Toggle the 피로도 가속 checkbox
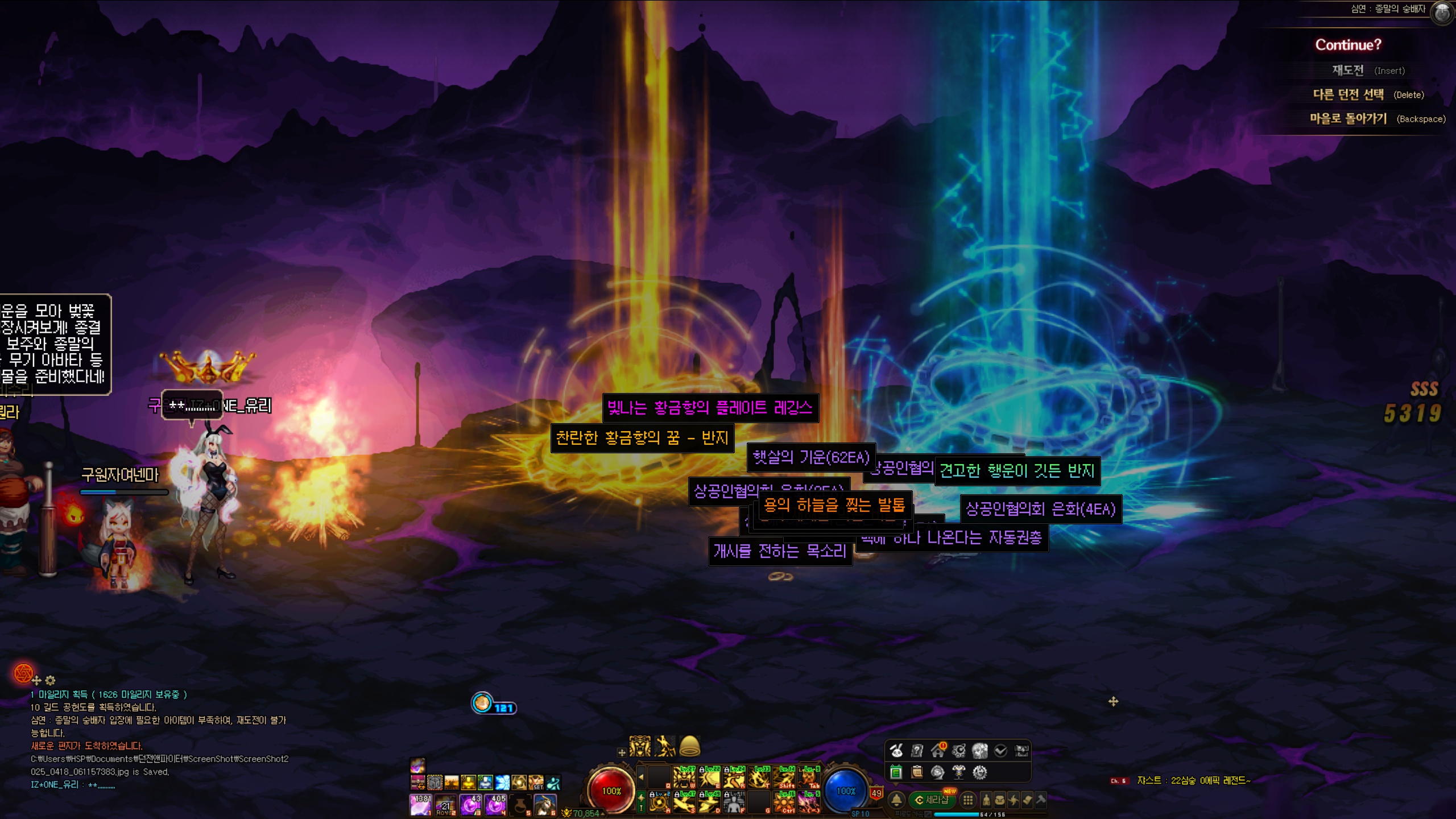The image size is (1456, 819). tap(928, 814)
